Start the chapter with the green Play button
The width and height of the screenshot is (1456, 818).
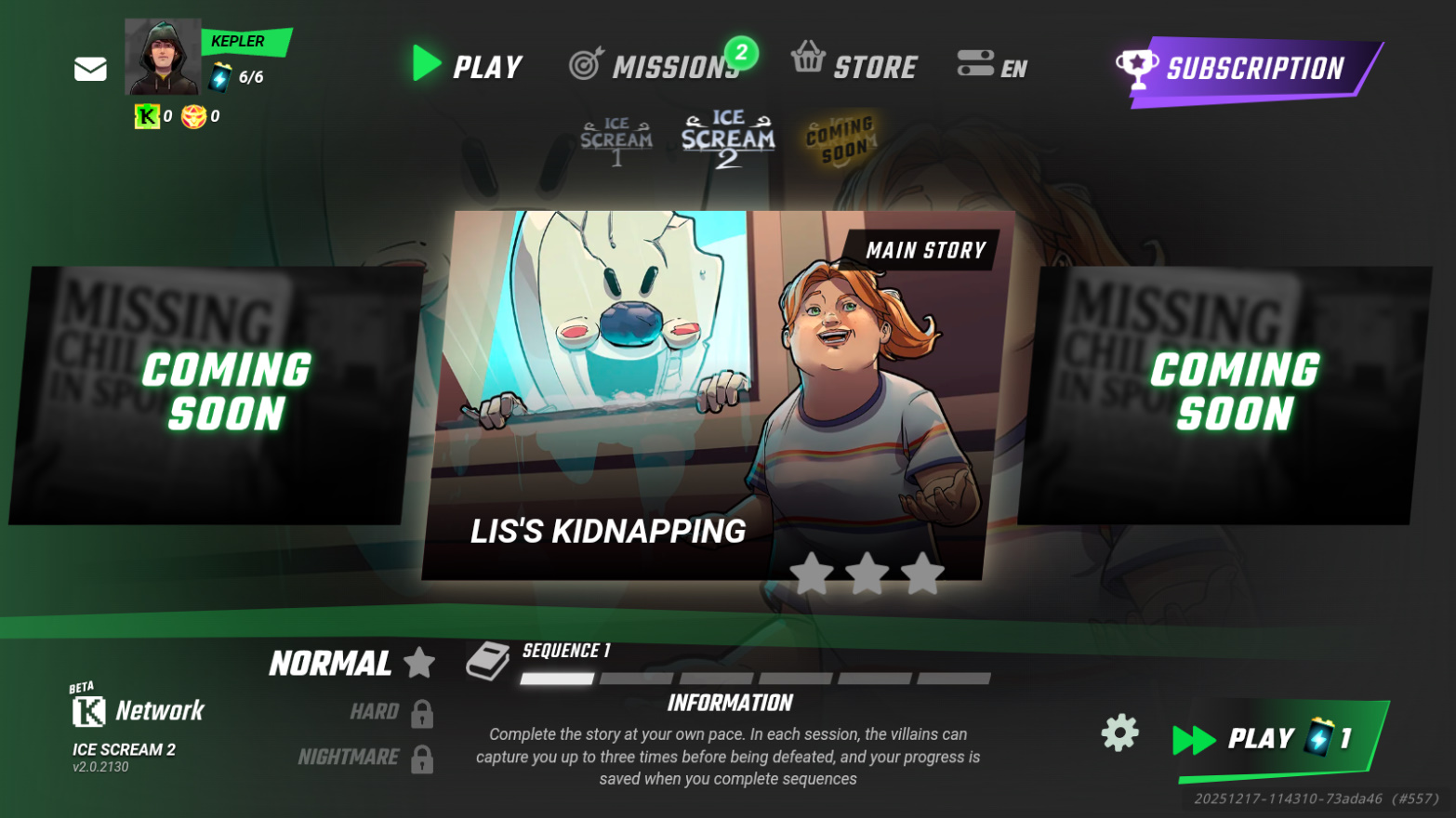click(x=1276, y=738)
